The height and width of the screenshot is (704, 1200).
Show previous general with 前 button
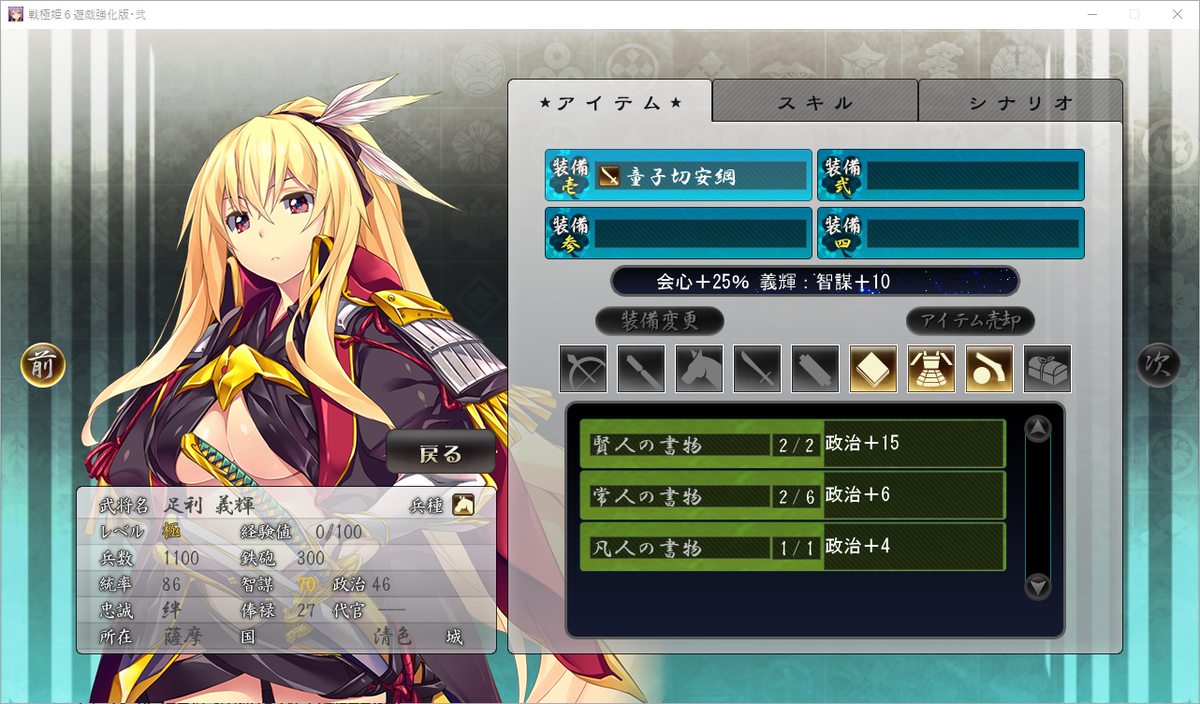coord(43,366)
